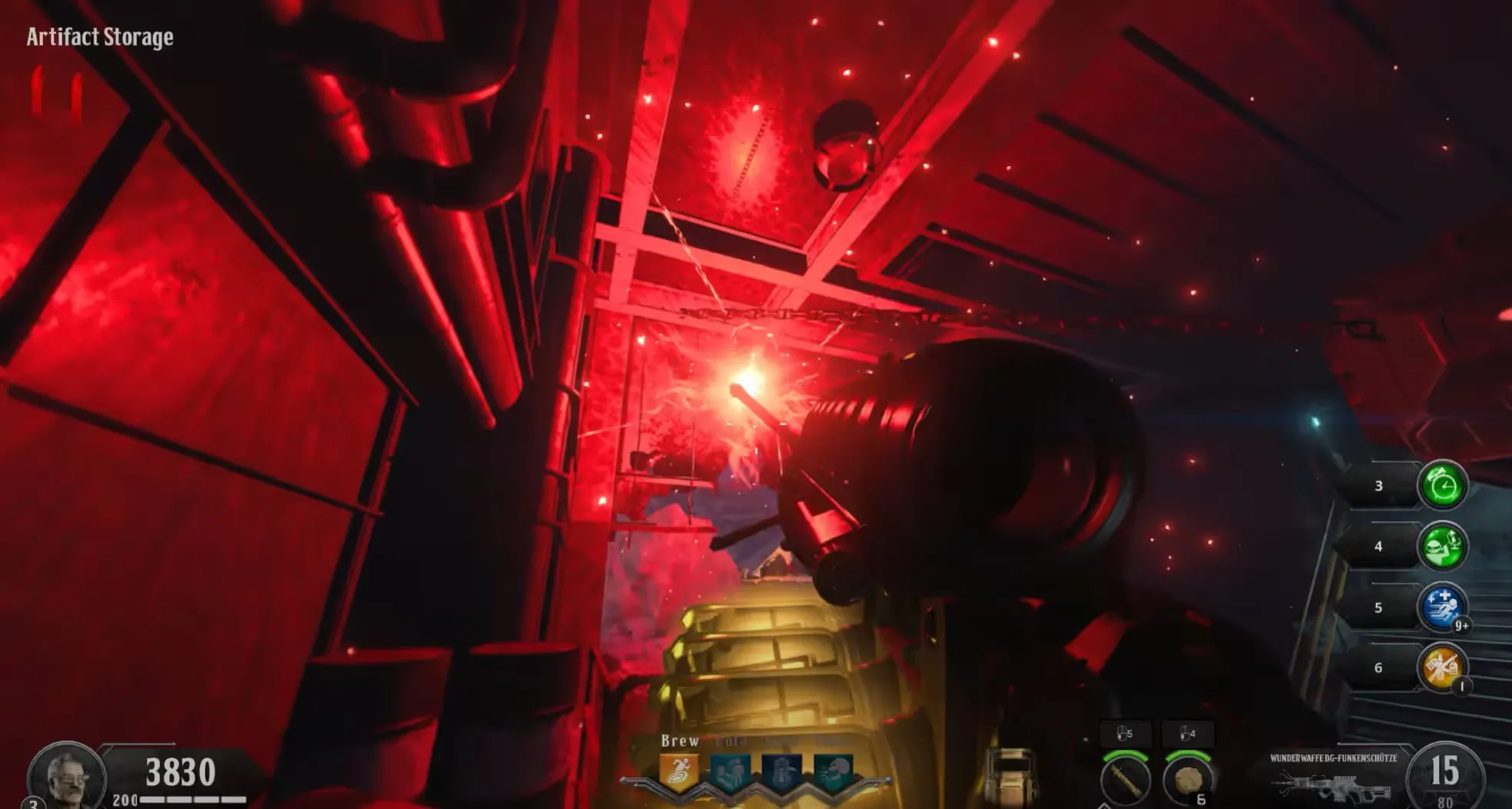Click the player character portrait
This screenshot has width=1512, height=809.
(67, 775)
